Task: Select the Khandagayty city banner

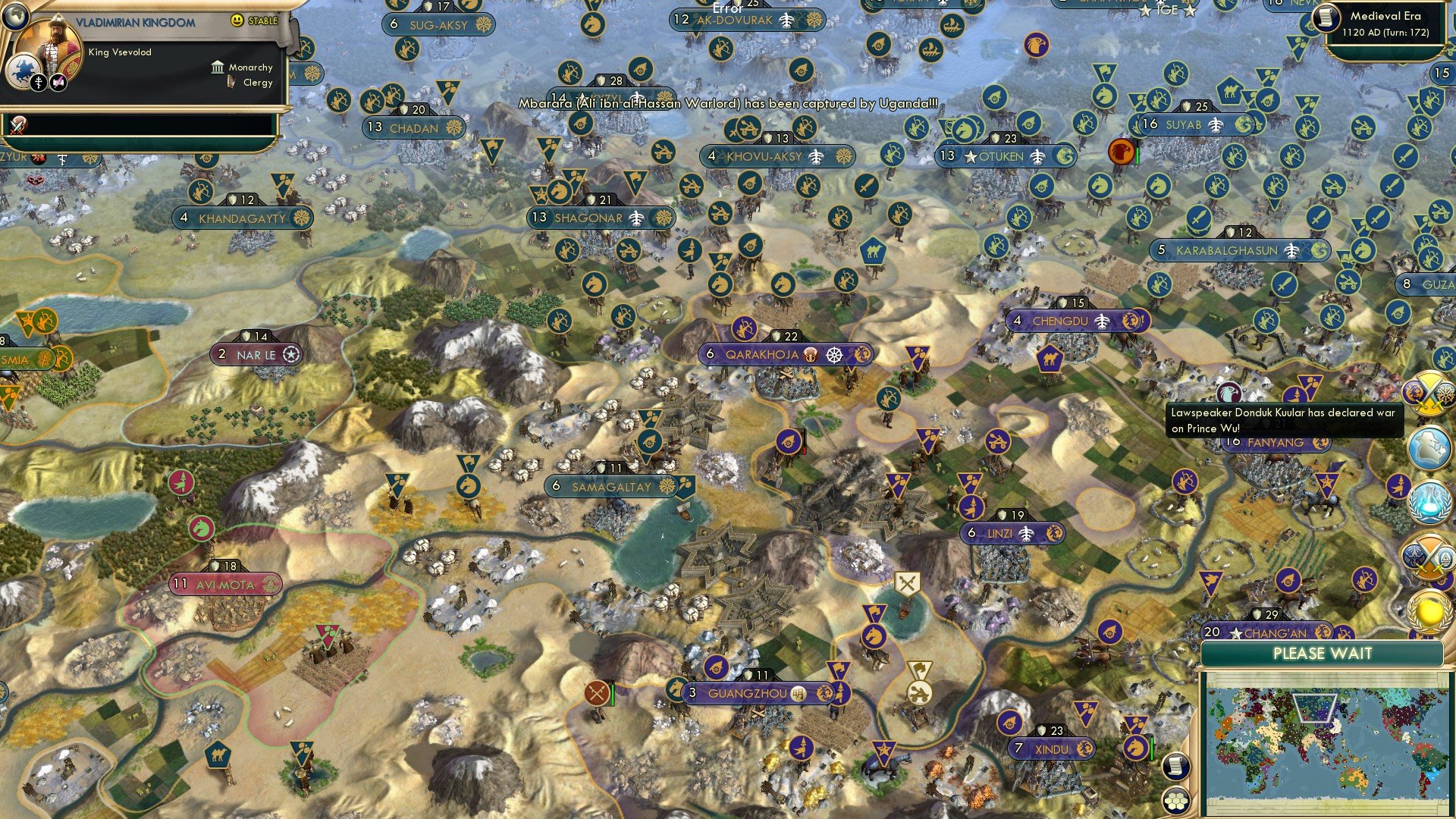Action: pyautogui.click(x=243, y=218)
